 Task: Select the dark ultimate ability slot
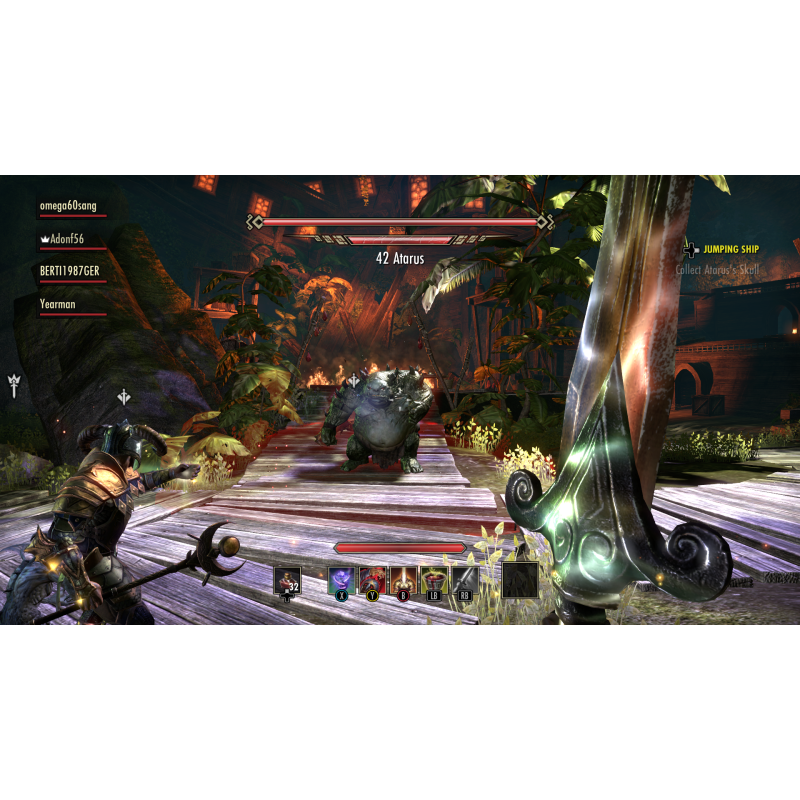click(520, 580)
